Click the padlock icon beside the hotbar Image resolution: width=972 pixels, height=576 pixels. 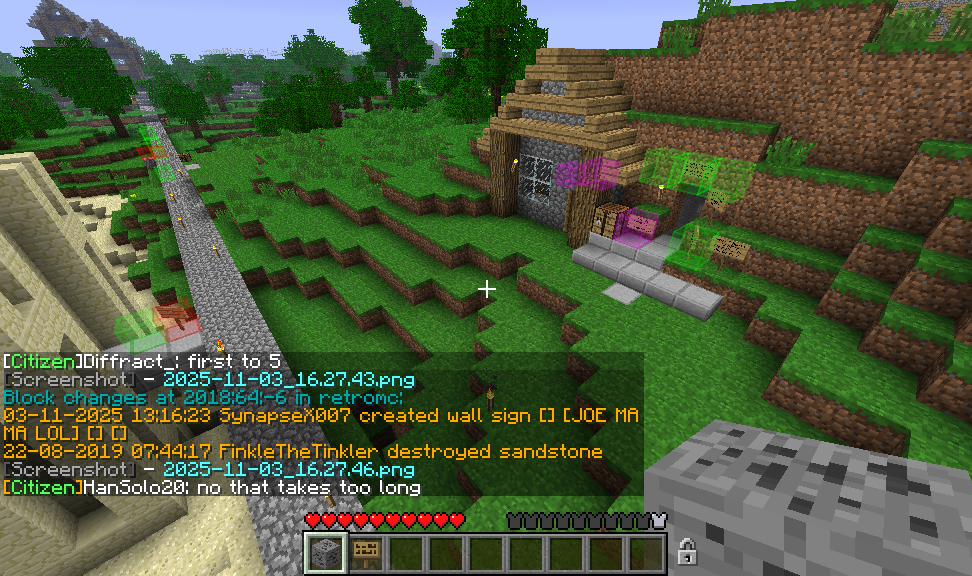click(x=687, y=550)
